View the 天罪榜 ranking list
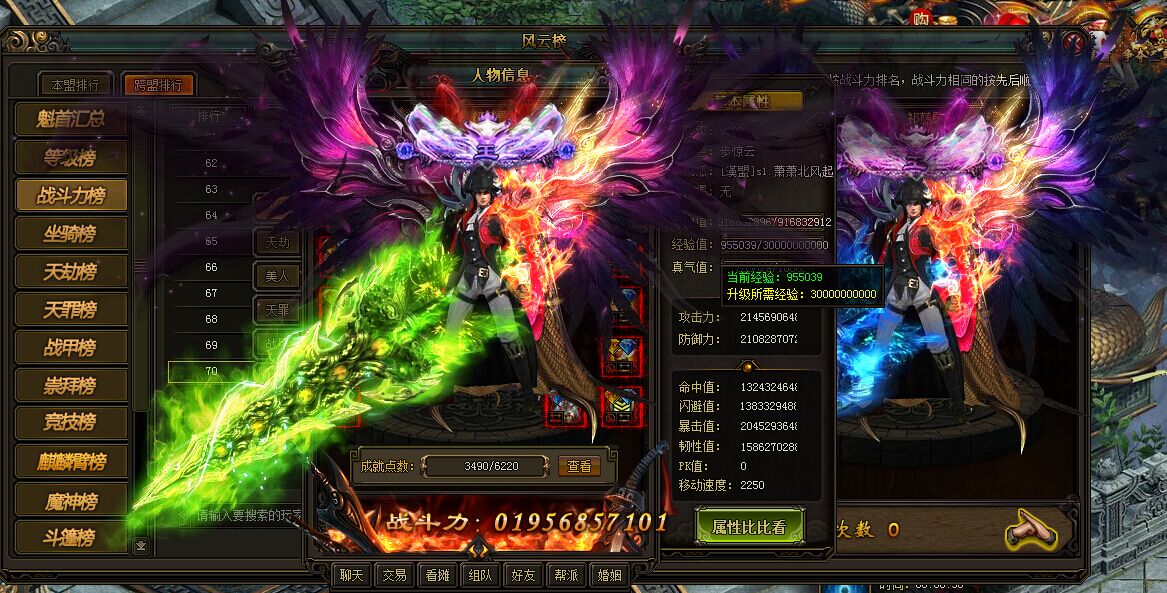The image size is (1167, 593). [x=72, y=309]
